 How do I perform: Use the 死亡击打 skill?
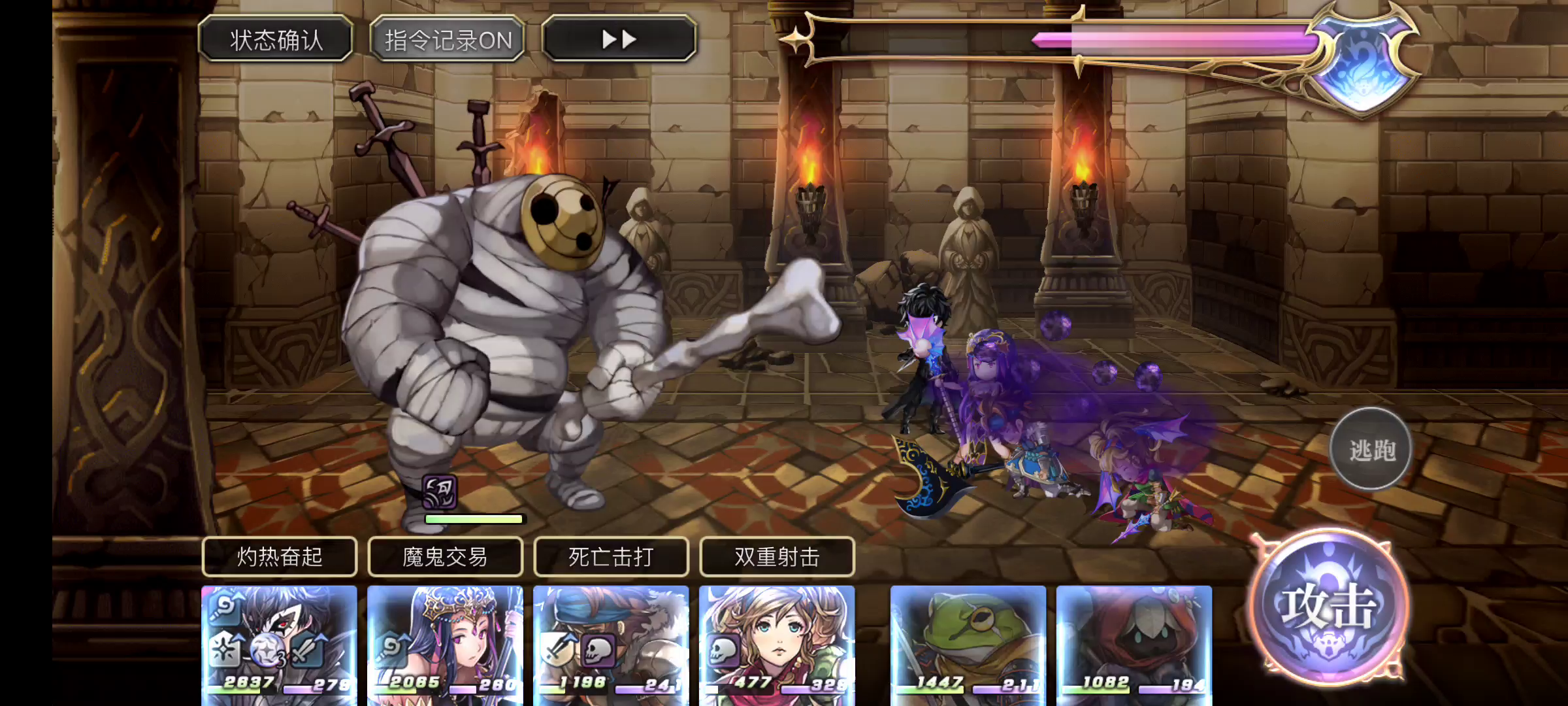(612, 557)
